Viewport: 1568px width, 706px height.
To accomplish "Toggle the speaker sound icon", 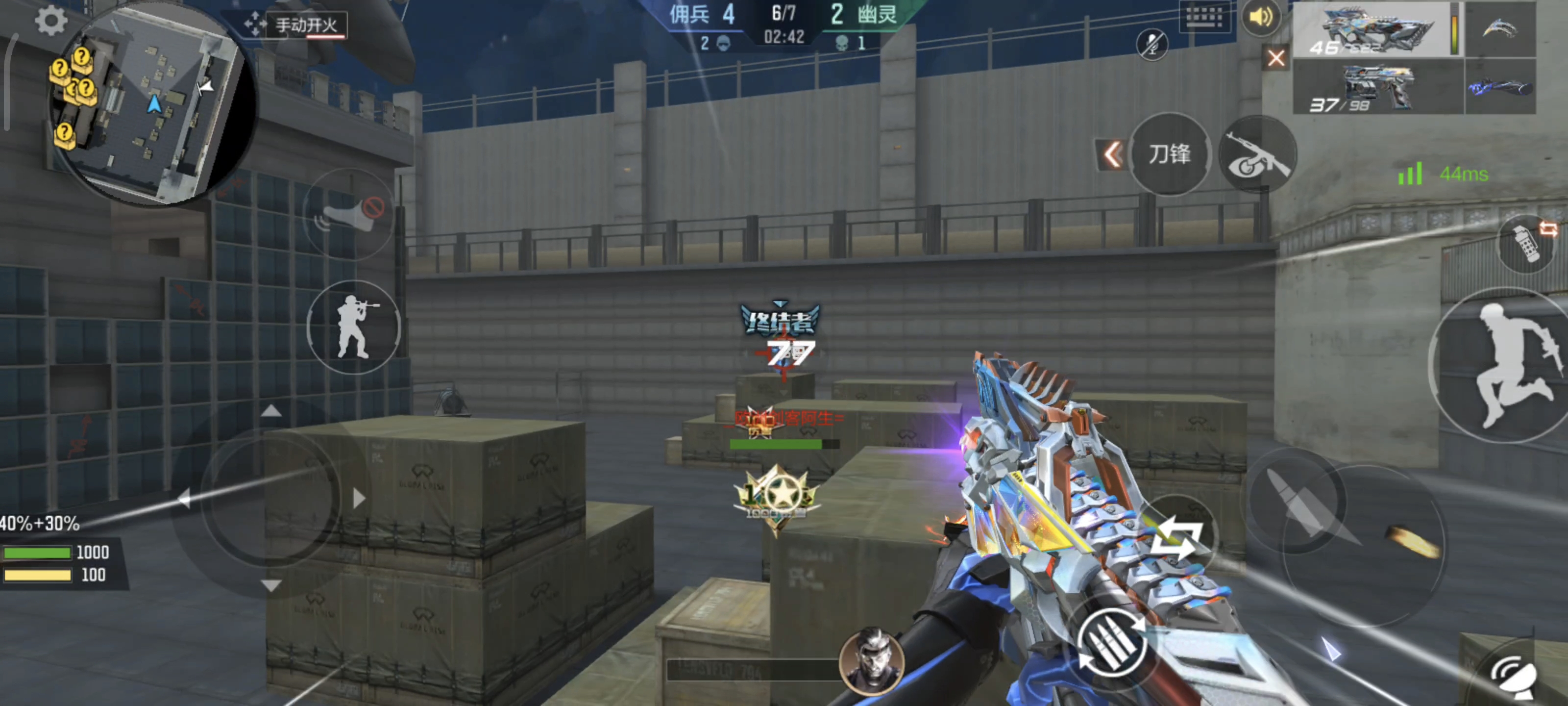I will [x=1261, y=17].
